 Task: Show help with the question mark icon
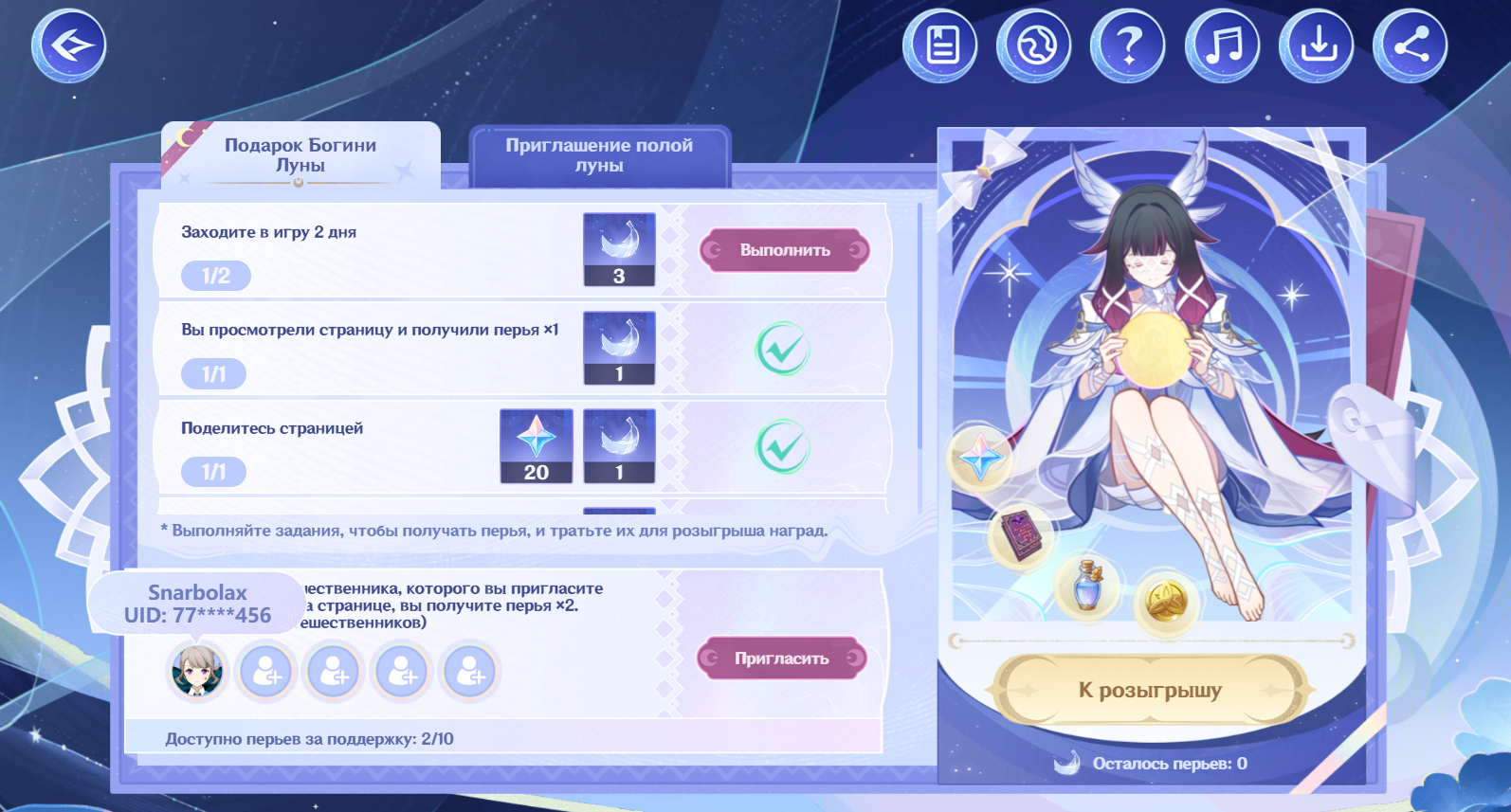pyautogui.click(x=1127, y=45)
